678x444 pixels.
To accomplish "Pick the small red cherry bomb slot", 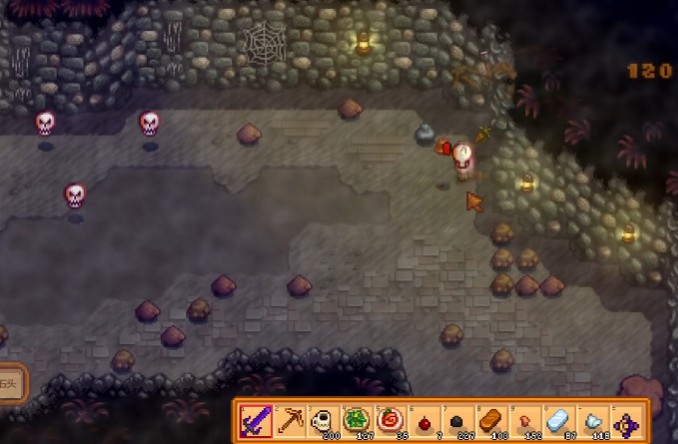I will 425,422.
